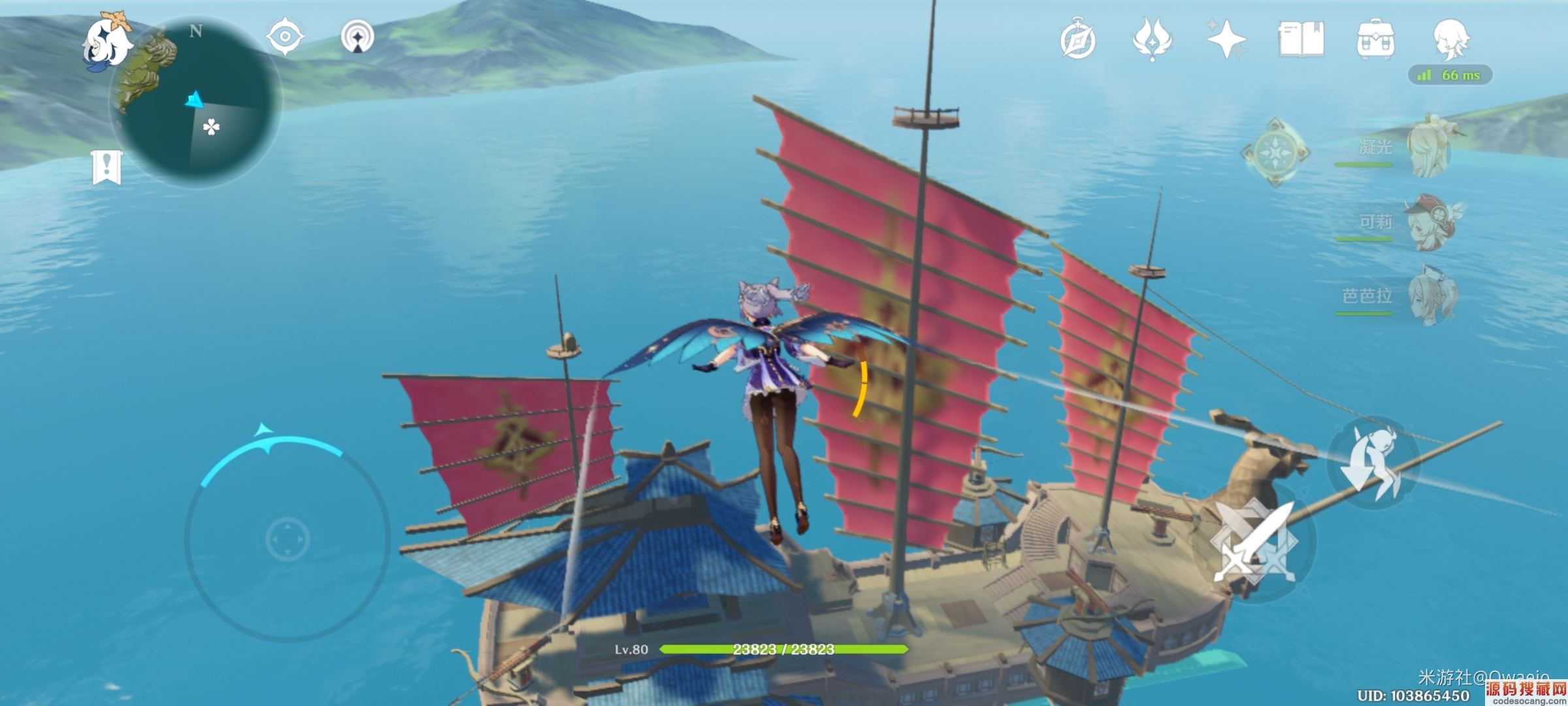This screenshot has width=1568, height=706.
Task: Click the signal-tower icon beside elemental sight
Action: [357, 37]
